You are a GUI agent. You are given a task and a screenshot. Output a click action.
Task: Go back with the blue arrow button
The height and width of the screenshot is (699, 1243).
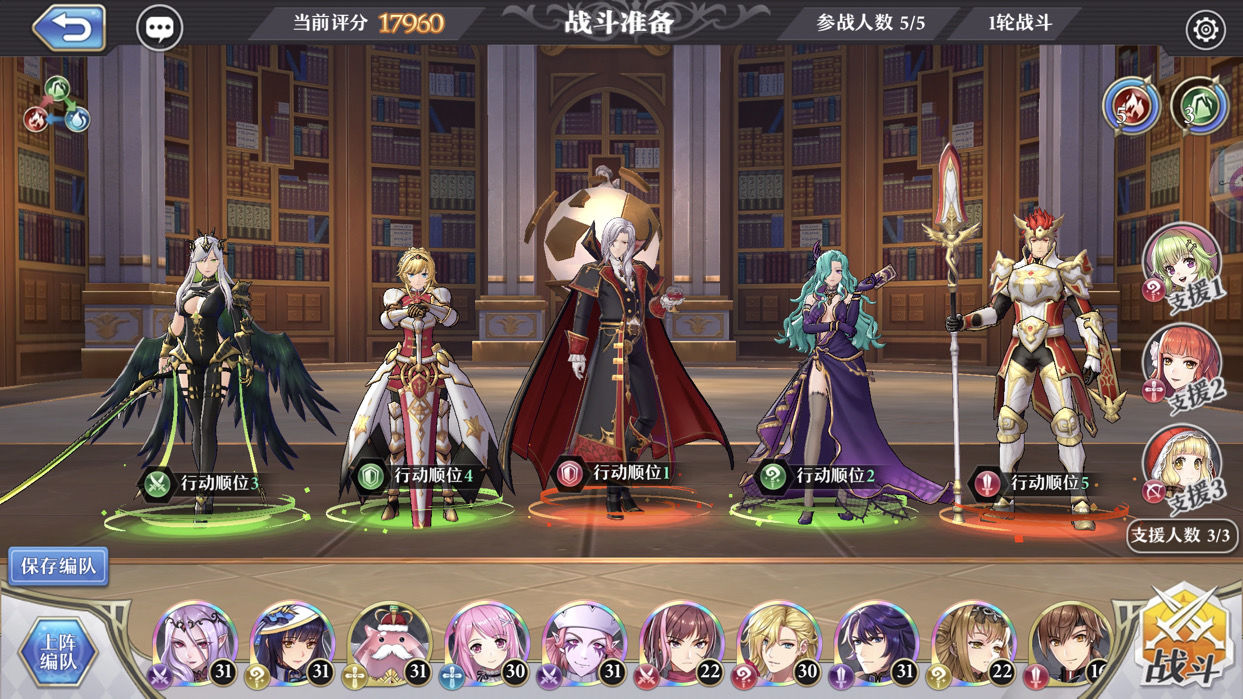[69, 27]
